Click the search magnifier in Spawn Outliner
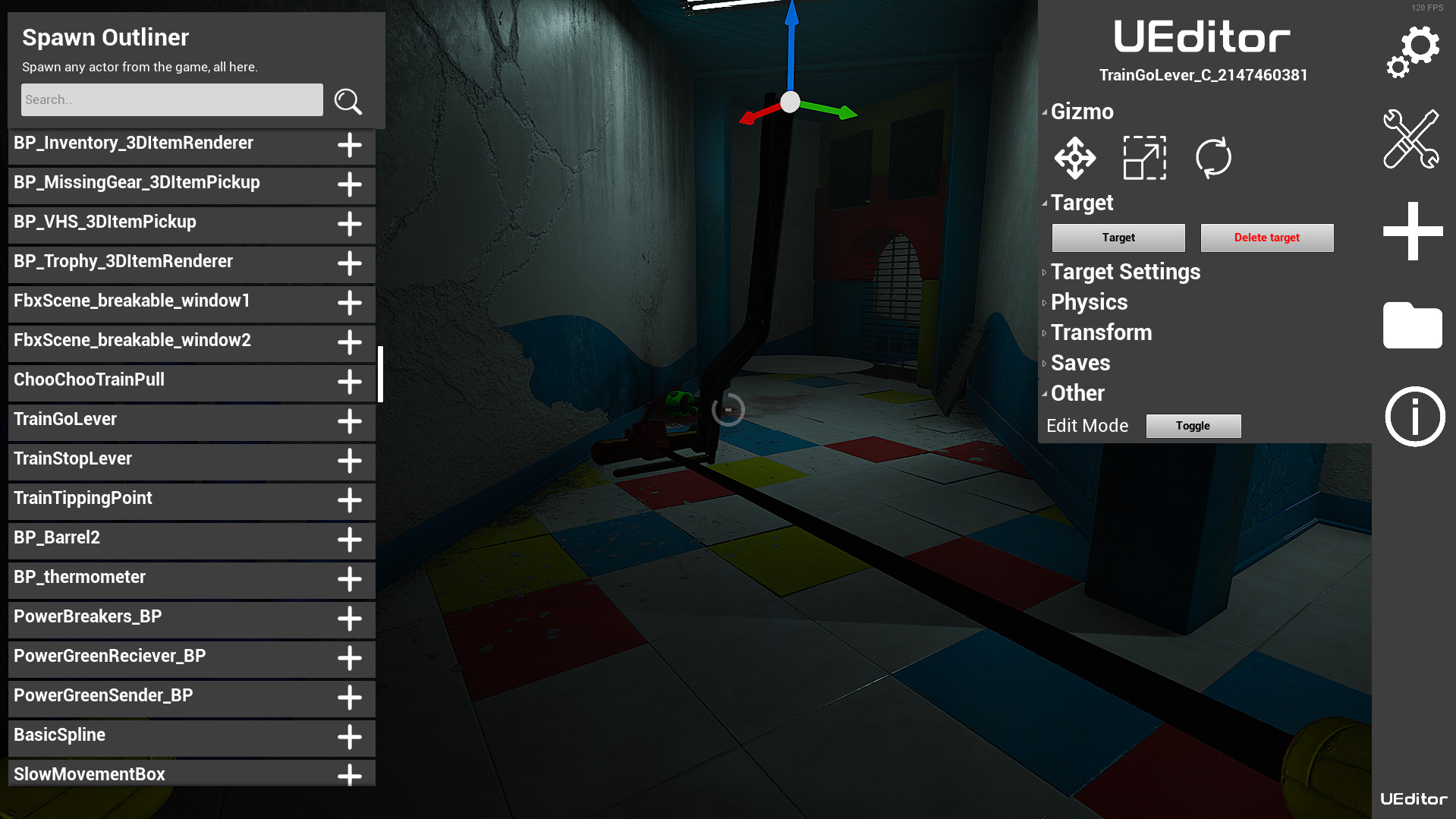Screen dimensions: 1456x819 348,101
